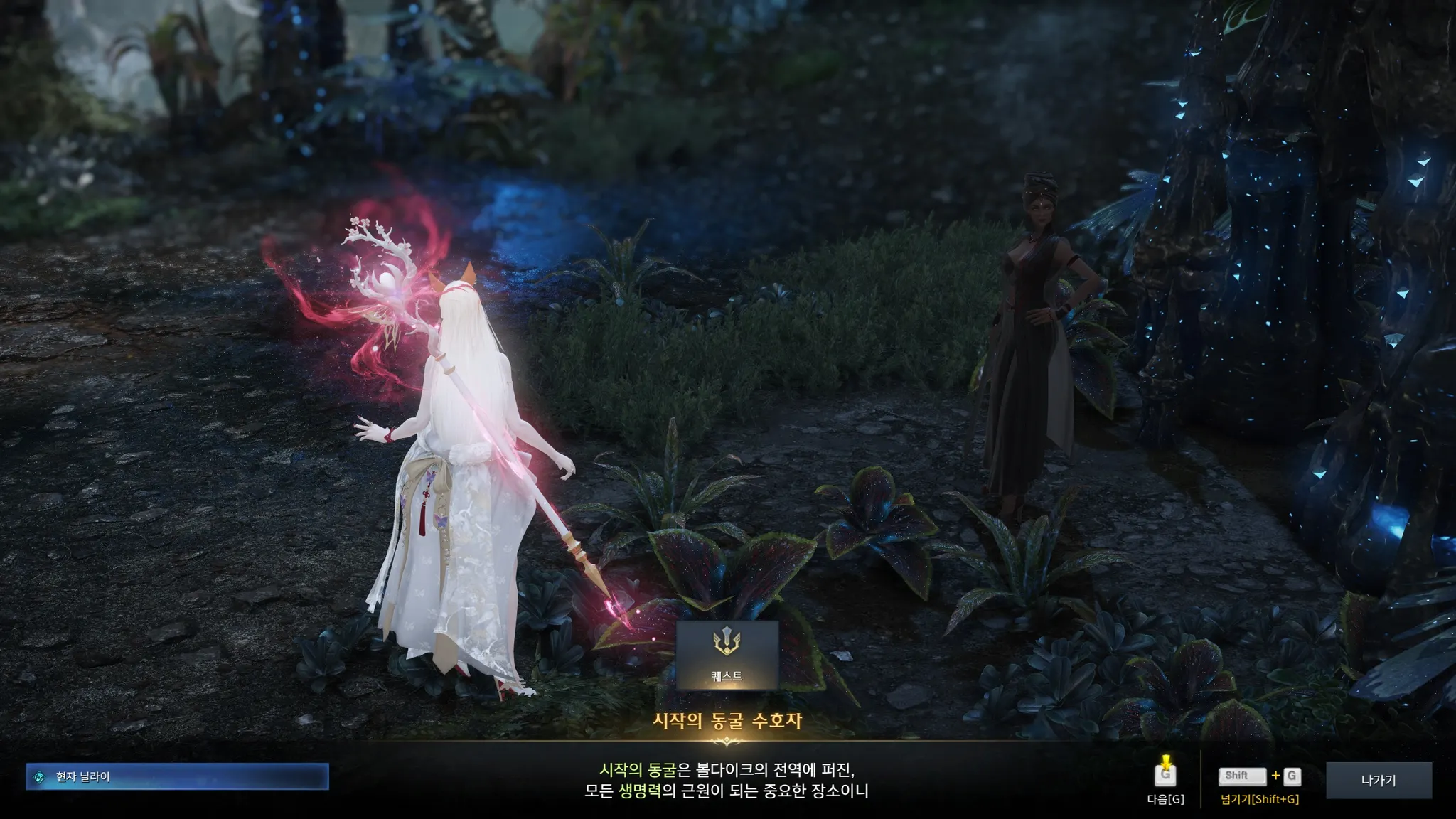This screenshot has width=1456, height=819.
Task: Click the 나가기 button to leave
Action: [1378, 780]
